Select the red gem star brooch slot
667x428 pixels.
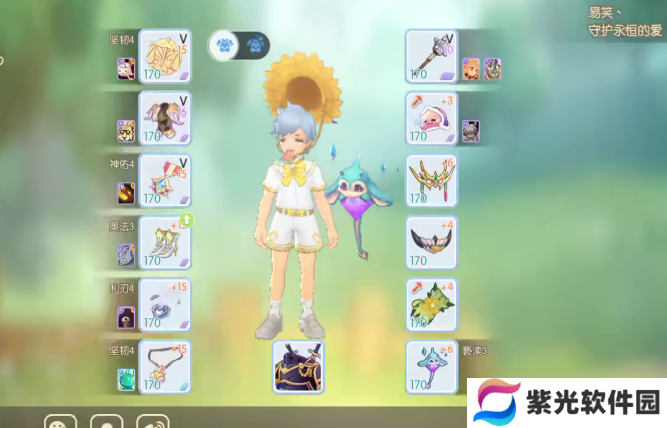[x=164, y=180]
